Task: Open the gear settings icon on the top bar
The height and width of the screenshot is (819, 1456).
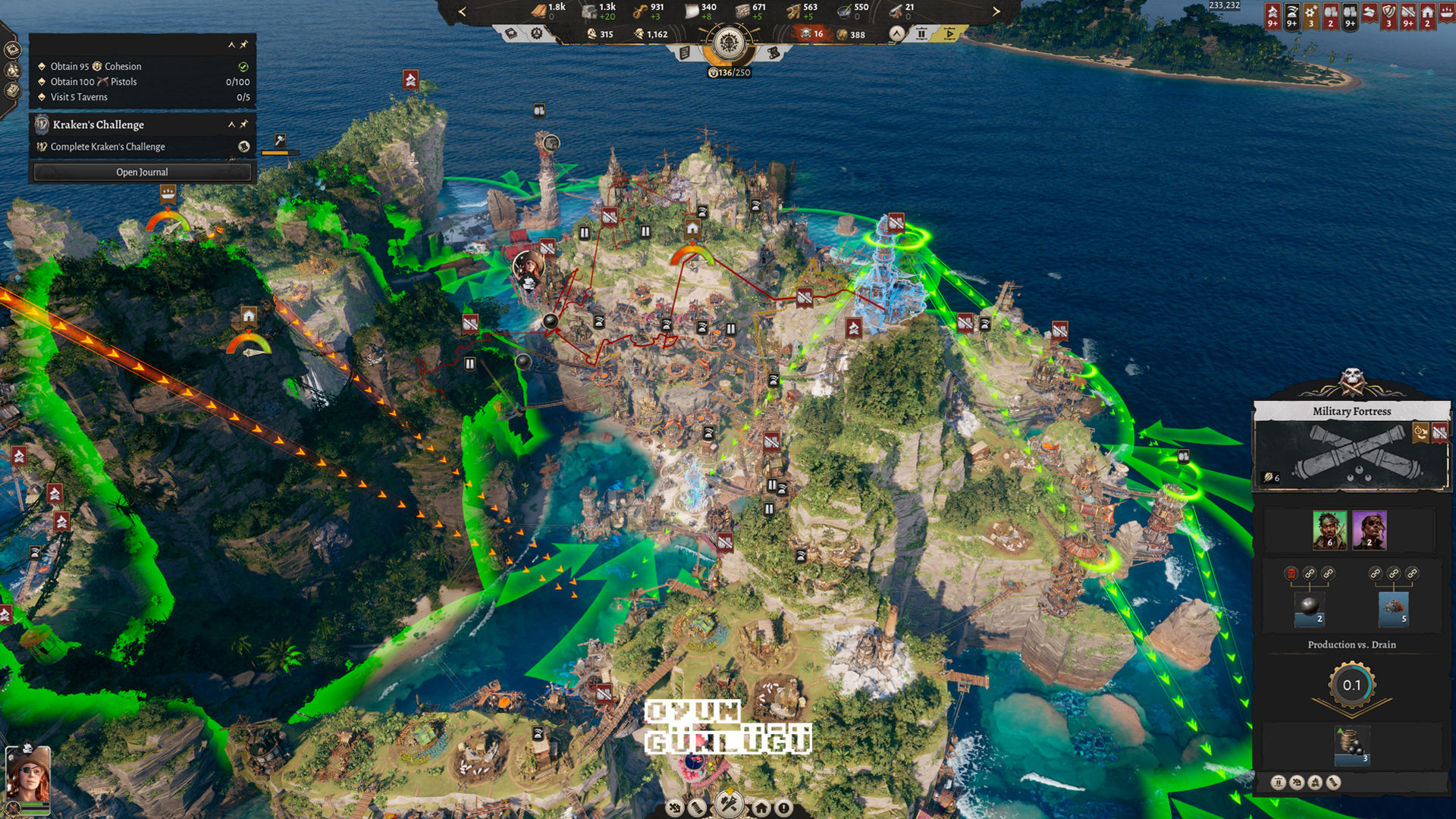Action: pos(537,33)
